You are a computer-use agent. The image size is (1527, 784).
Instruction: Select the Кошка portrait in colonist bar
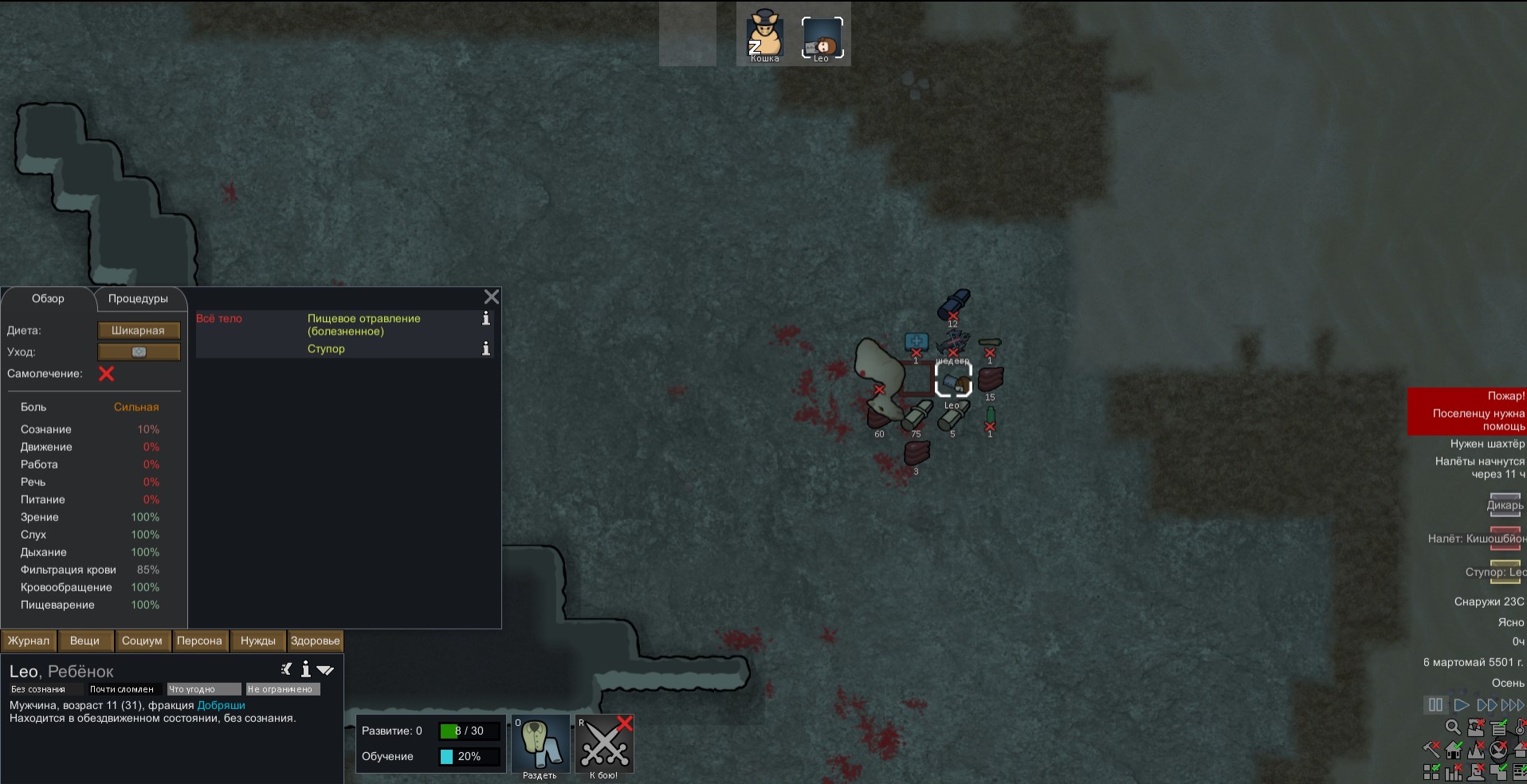pyautogui.click(x=765, y=37)
